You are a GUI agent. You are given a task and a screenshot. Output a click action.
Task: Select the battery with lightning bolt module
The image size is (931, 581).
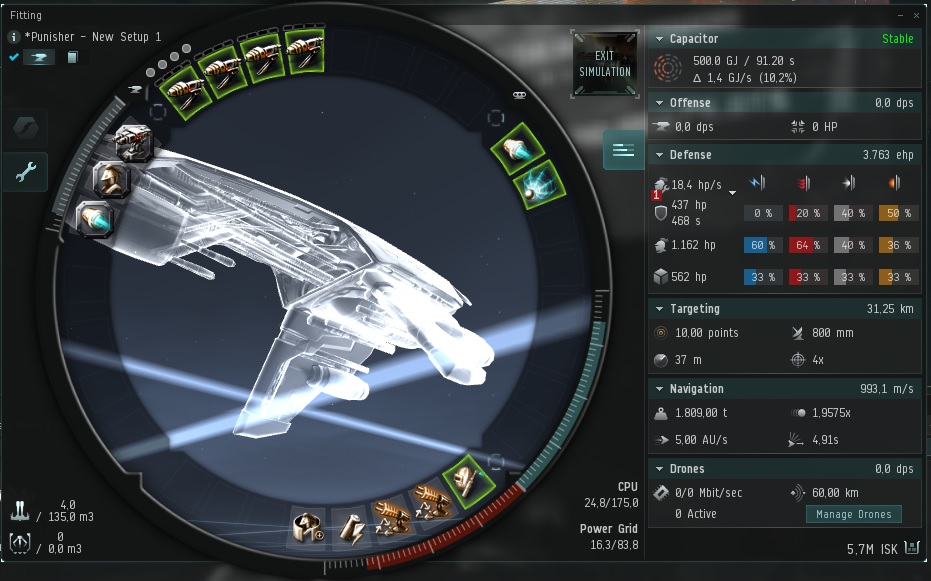[351, 526]
